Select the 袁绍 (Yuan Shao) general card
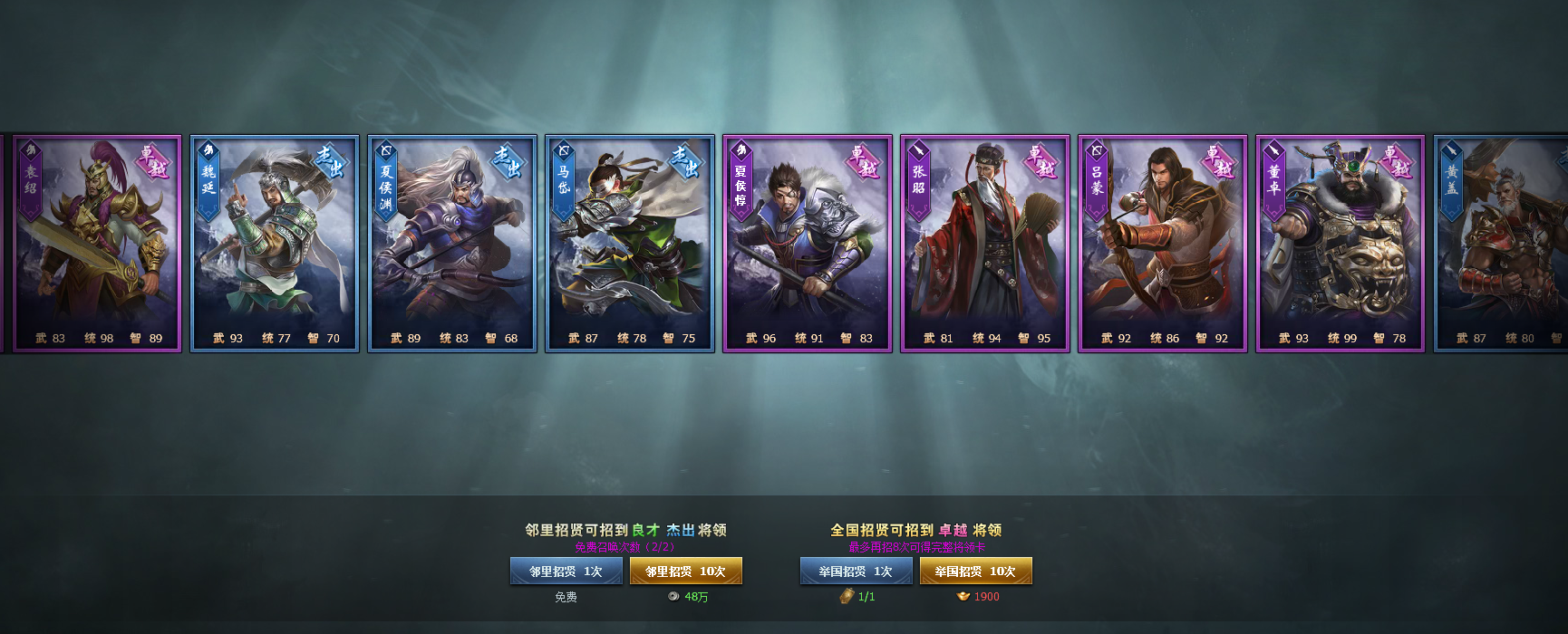This screenshot has height=634, width=1568. tap(97, 244)
